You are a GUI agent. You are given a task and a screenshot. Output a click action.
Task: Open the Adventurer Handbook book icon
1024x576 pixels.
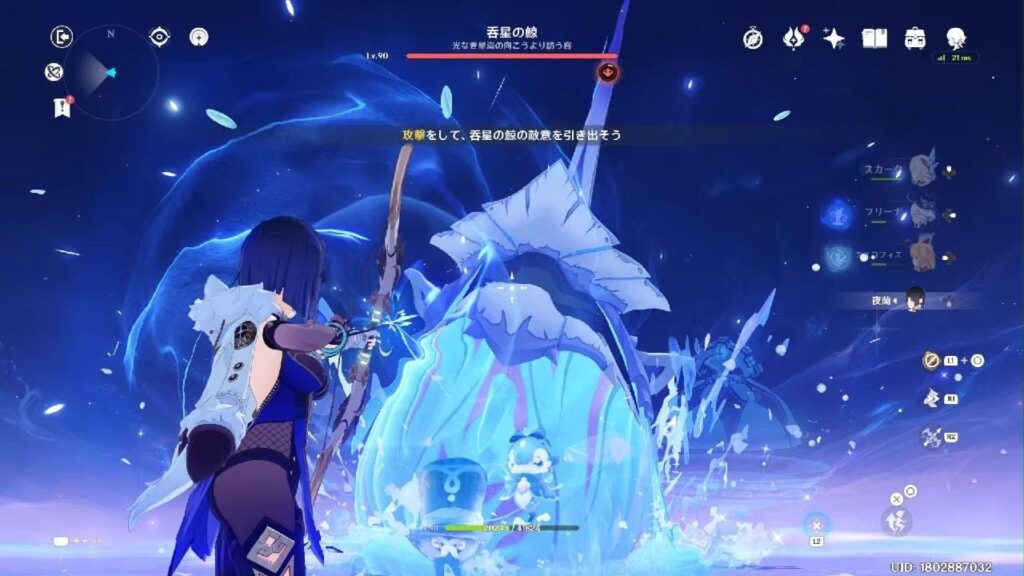pyautogui.click(x=875, y=38)
